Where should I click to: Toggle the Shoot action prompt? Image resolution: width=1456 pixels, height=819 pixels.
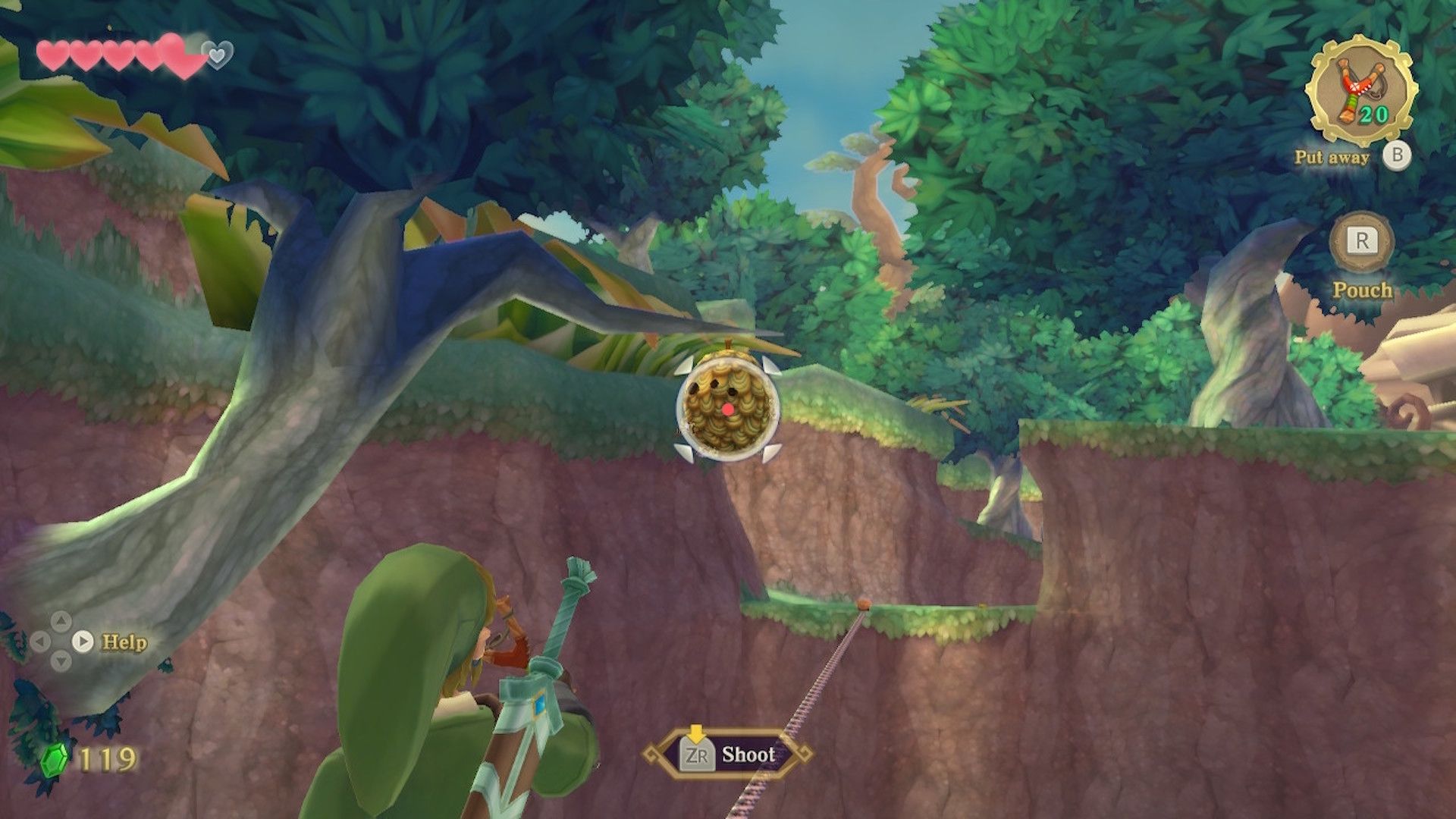728,755
